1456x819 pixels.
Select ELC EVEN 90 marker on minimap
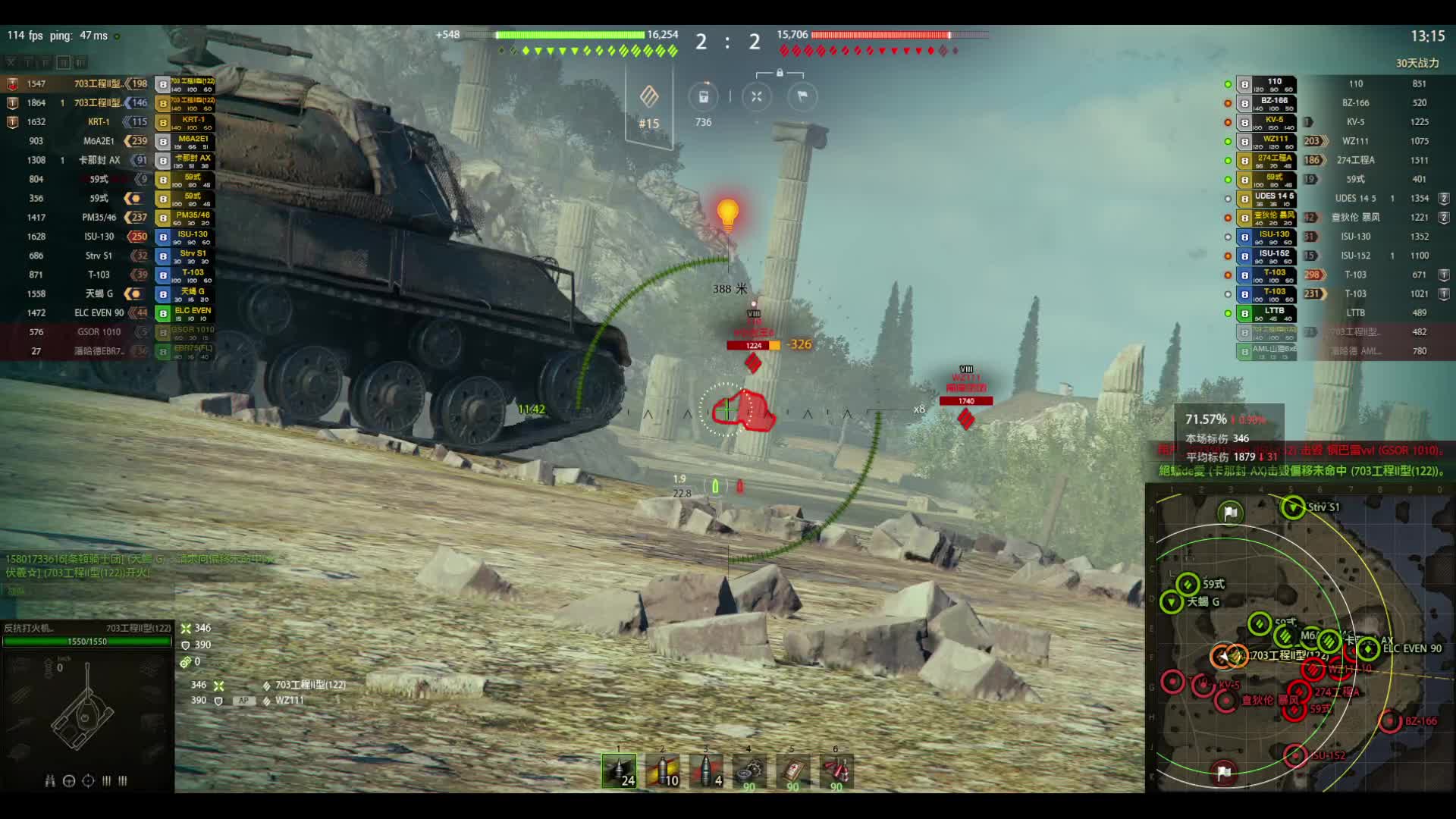tap(1368, 649)
